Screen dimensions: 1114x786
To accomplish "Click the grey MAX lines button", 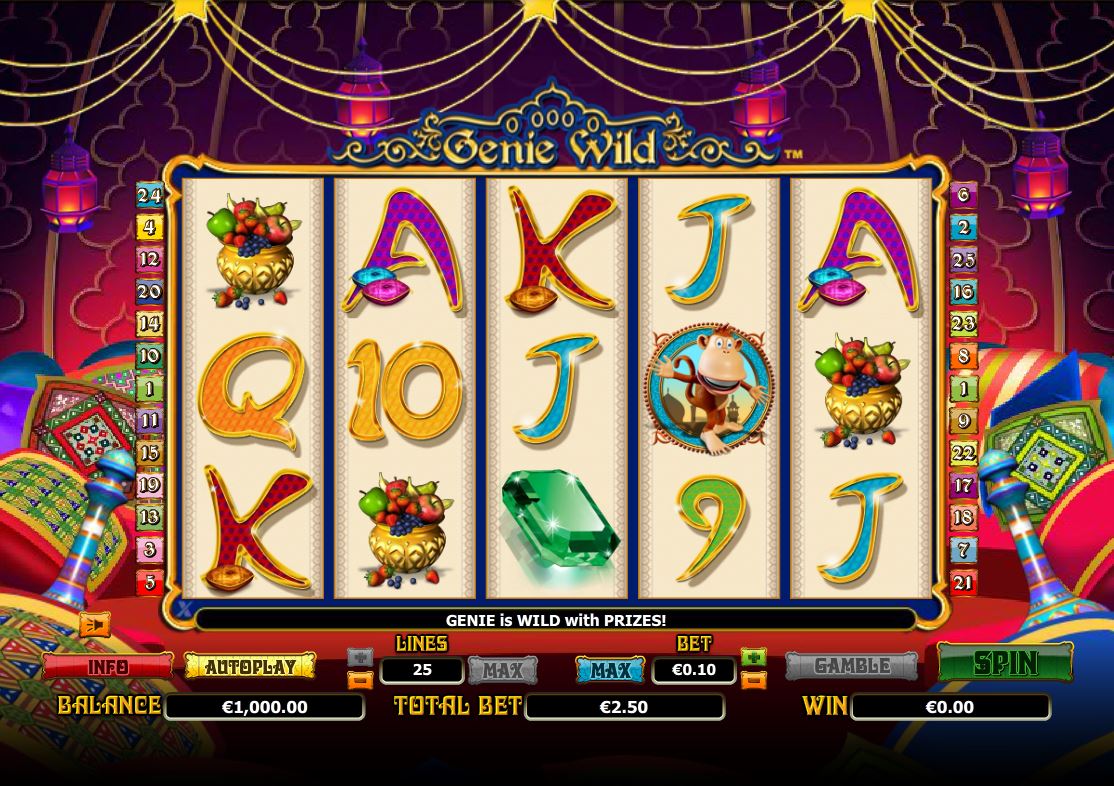I will 502,670.
